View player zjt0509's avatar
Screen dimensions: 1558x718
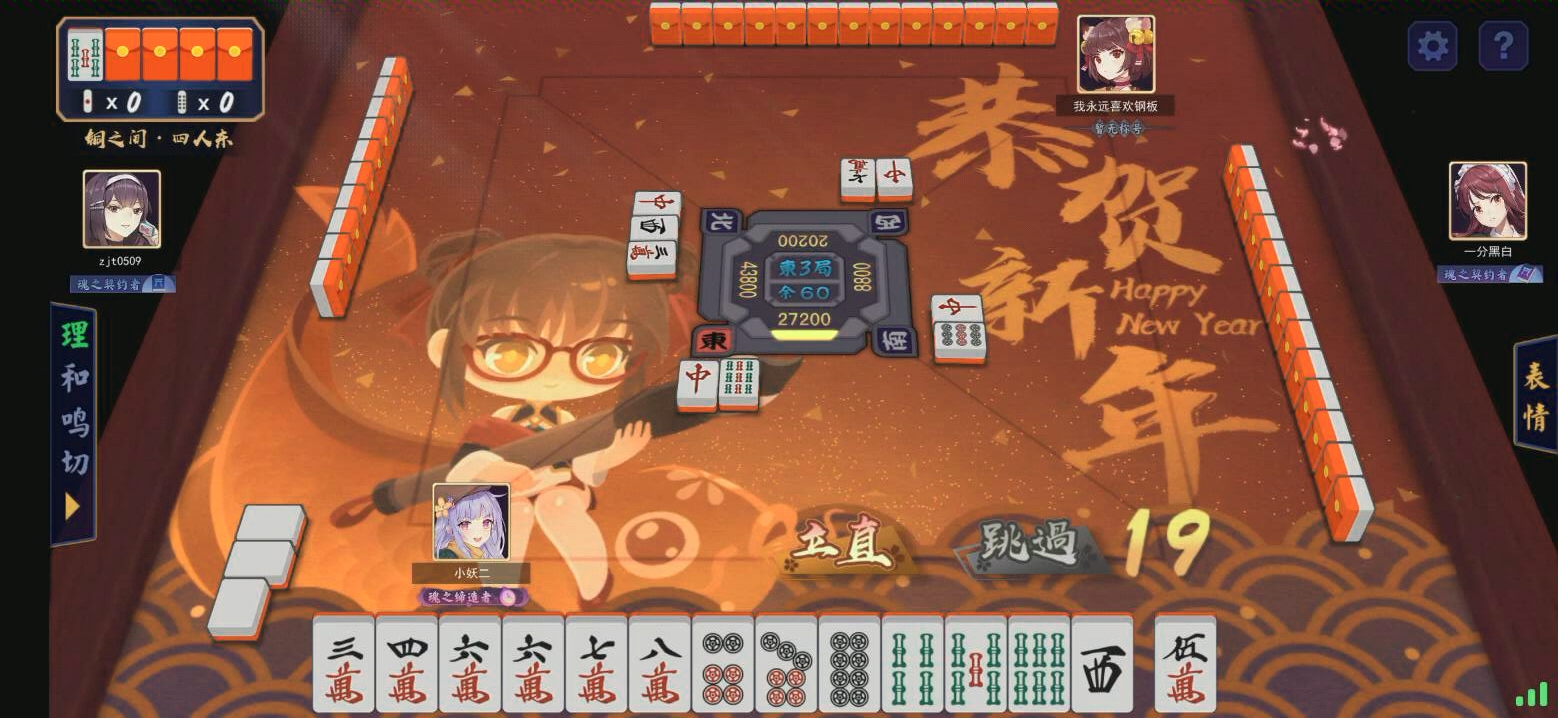tap(122, 209)
